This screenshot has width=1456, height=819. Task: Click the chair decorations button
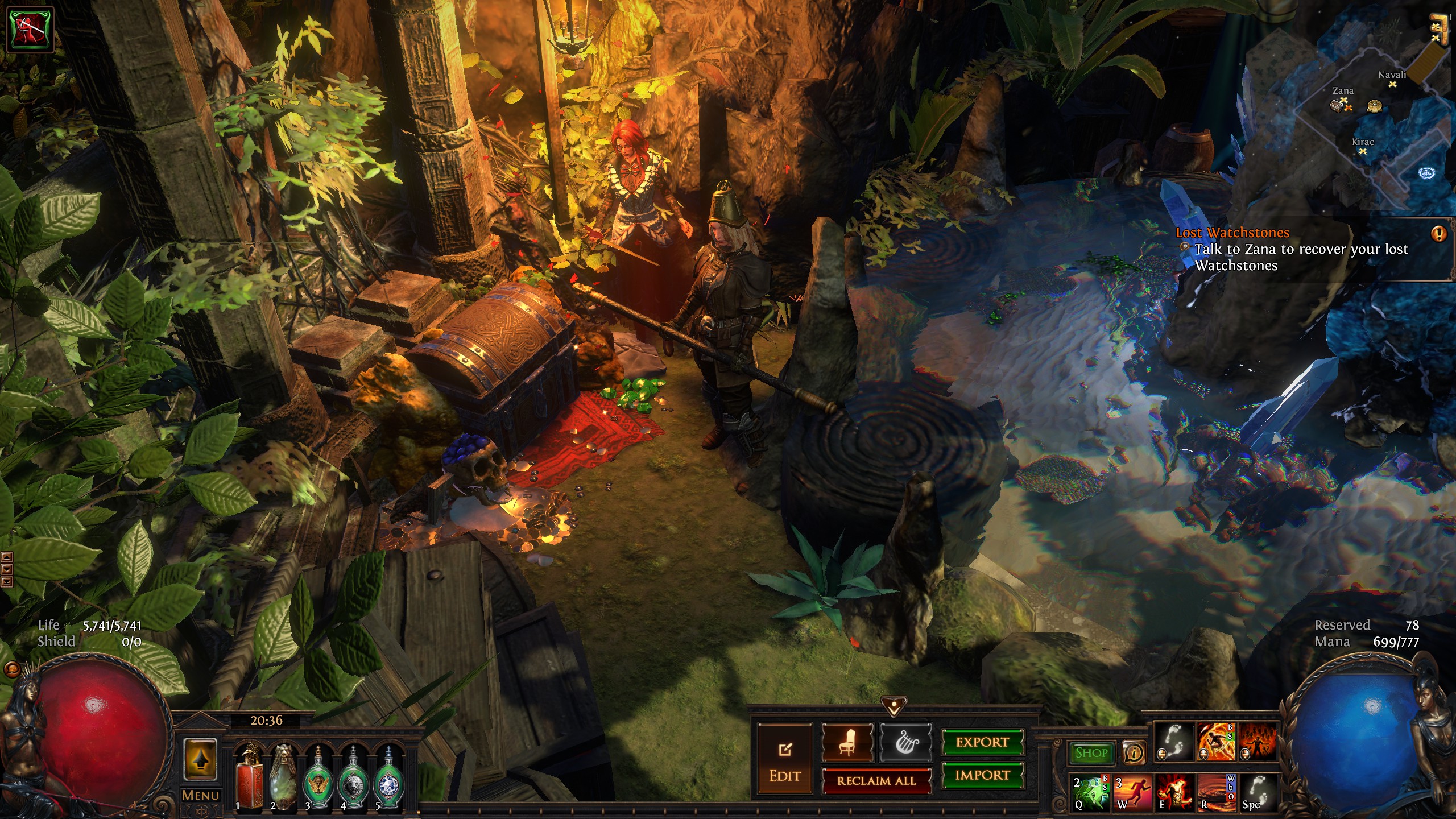pos(847,743)
